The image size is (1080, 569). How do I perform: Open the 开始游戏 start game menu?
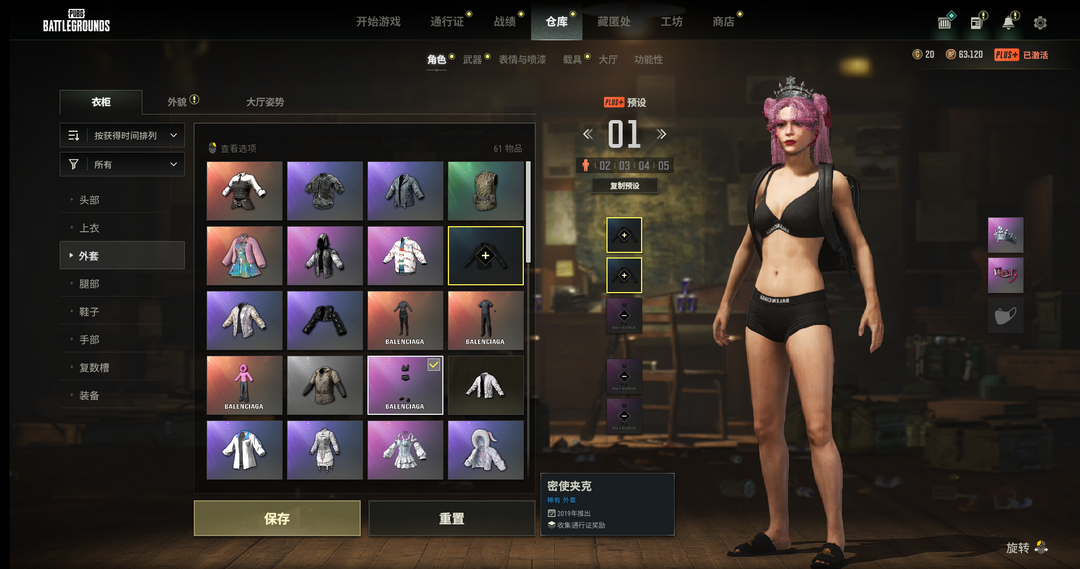378,22
